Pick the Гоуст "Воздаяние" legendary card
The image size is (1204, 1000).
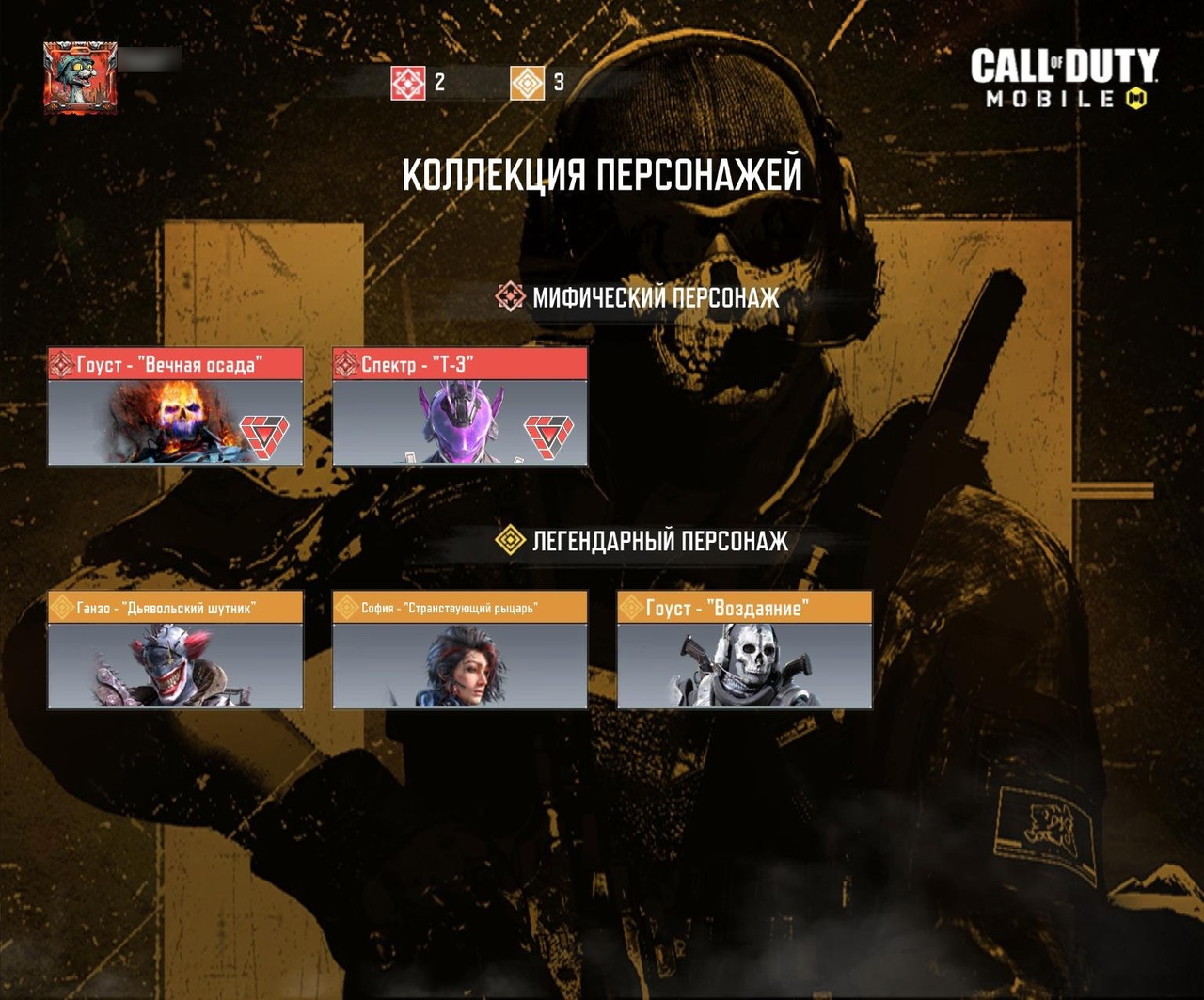pos(744,650)
